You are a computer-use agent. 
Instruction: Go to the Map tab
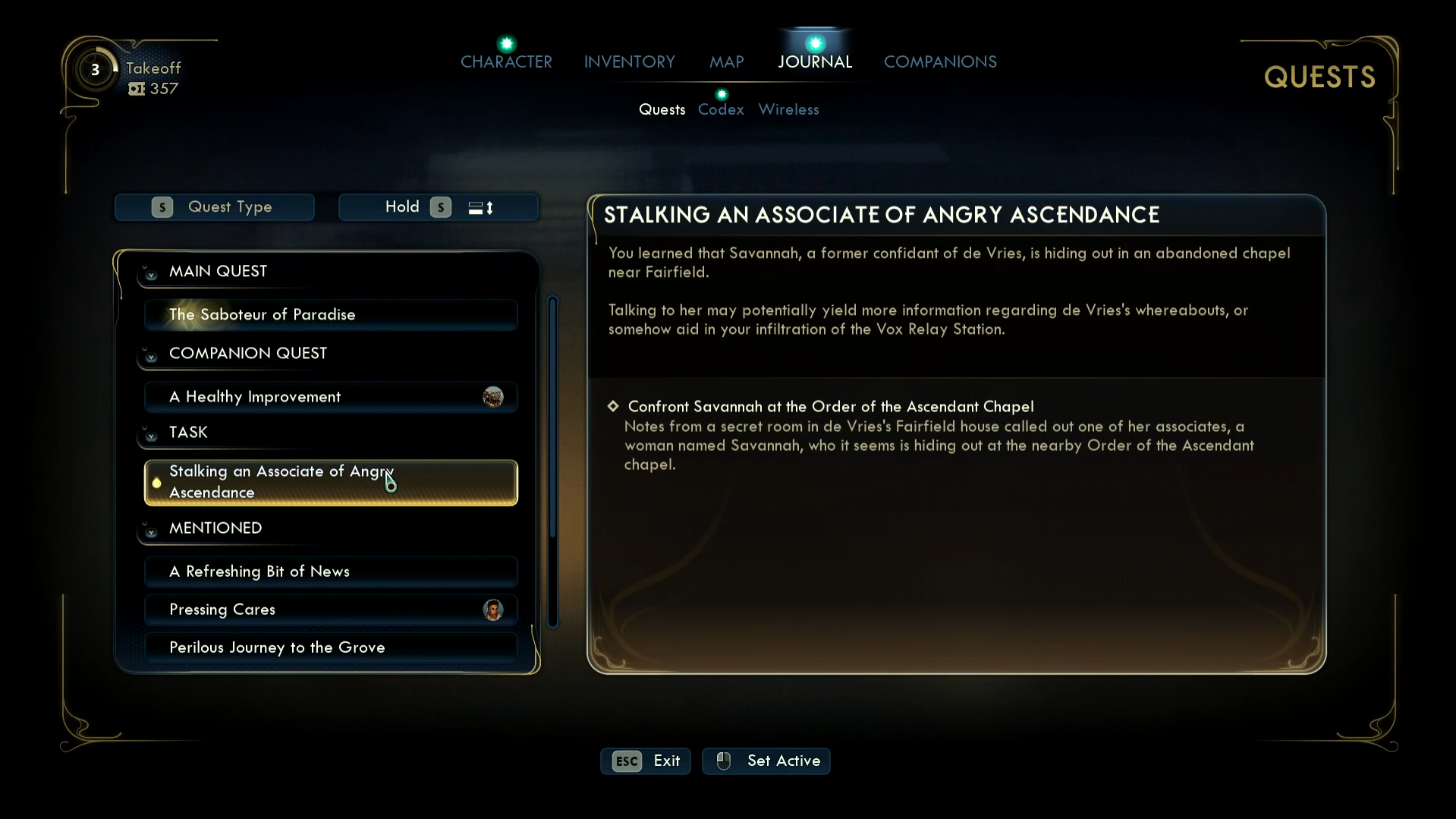pos(726,61)
